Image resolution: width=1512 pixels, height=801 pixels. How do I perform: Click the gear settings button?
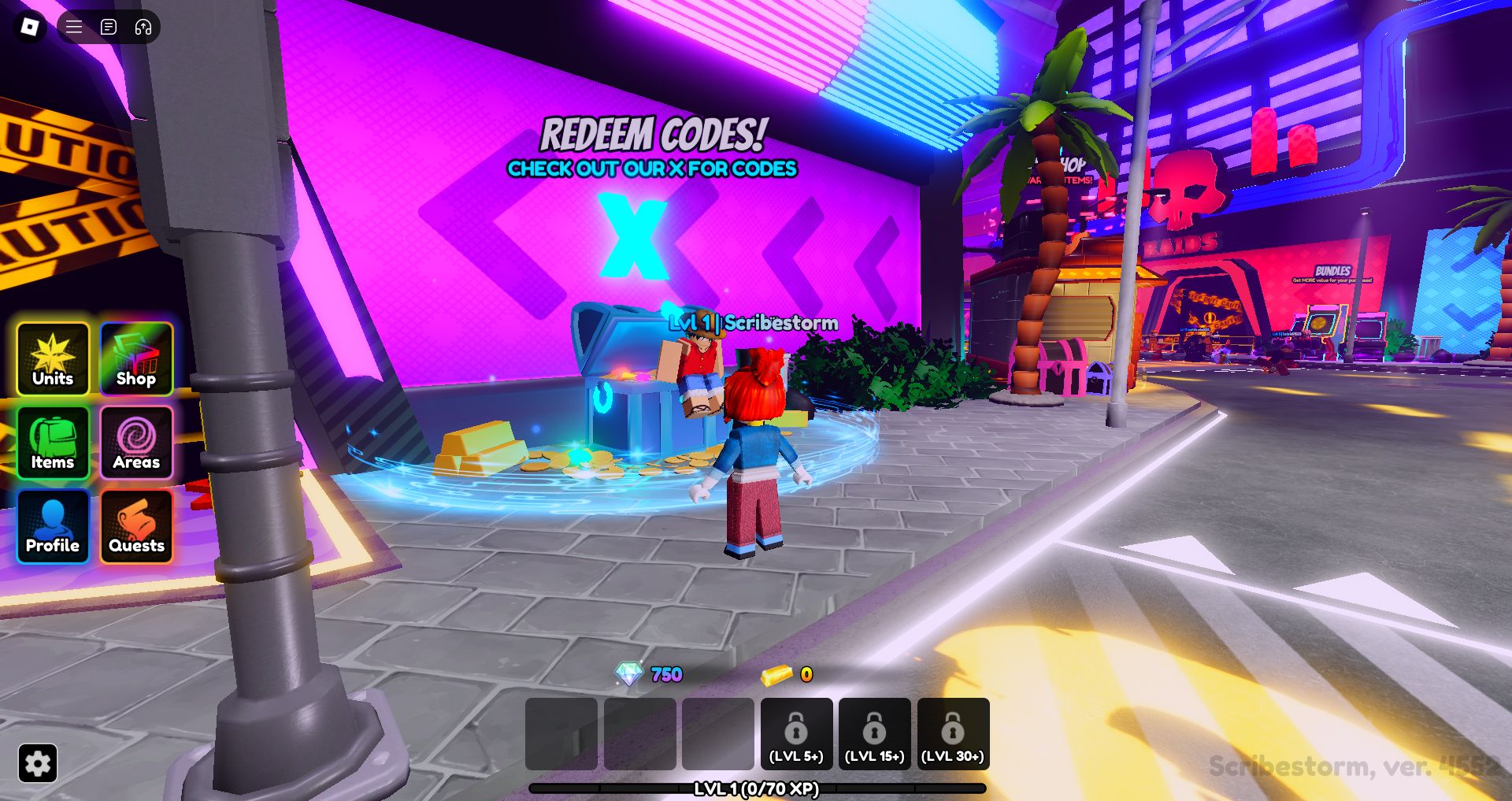[38, 762]
